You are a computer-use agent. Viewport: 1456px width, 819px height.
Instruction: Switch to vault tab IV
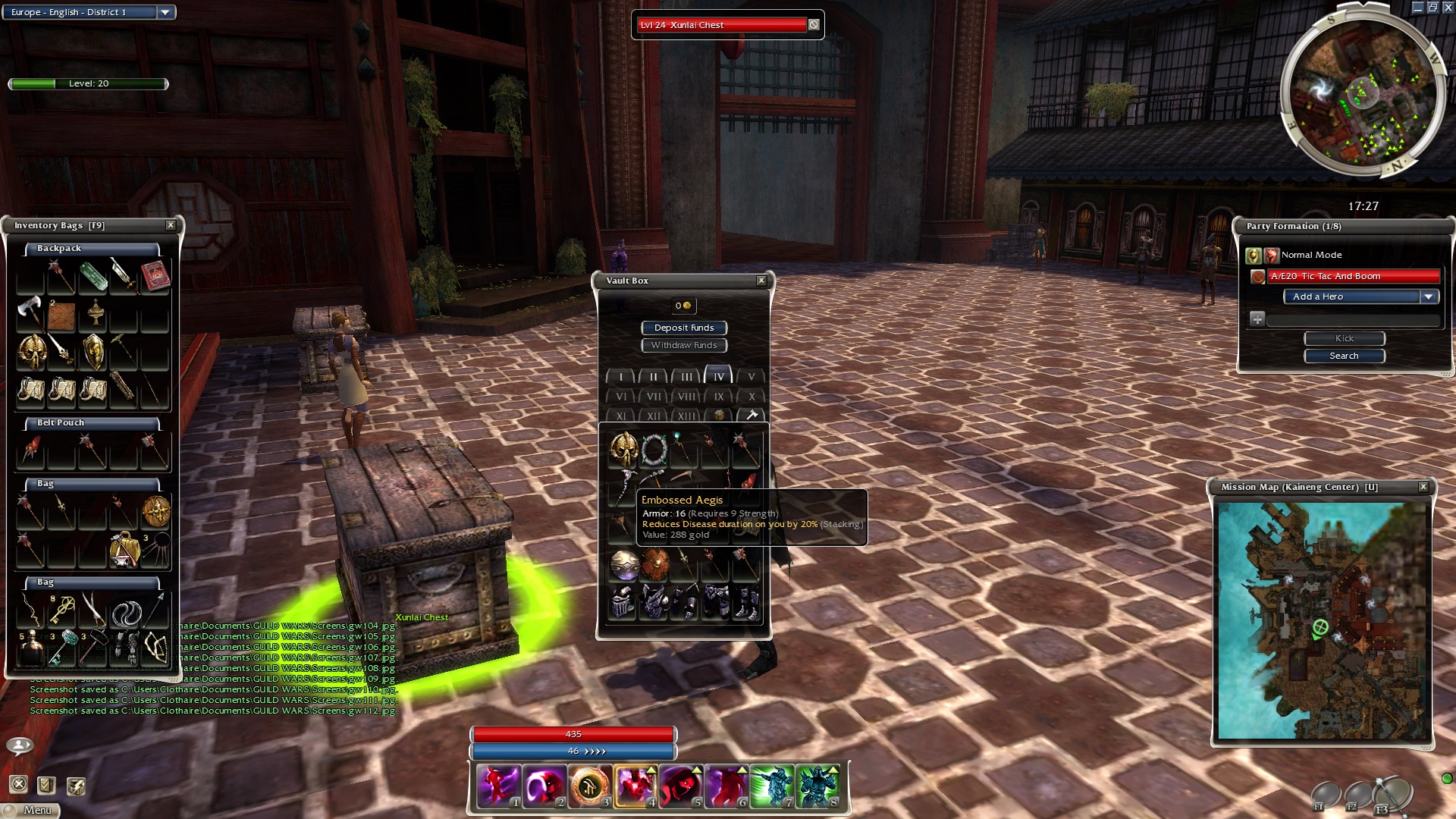(x=719, y=376)
